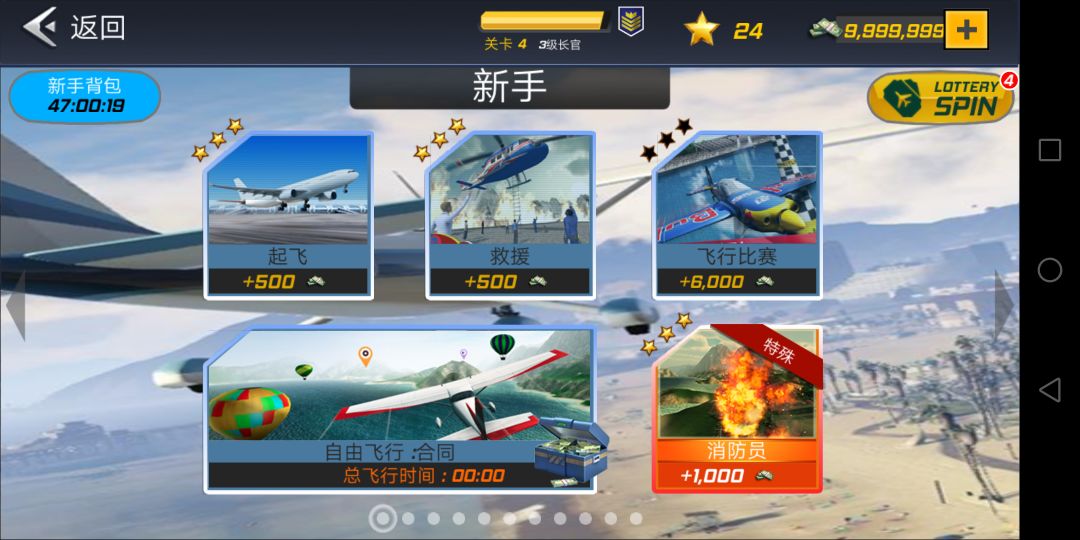The width and height of the screenshot is (1080, 540).
Task: Select the 飞行比赛 air race mission
Action: click(737, 216)
